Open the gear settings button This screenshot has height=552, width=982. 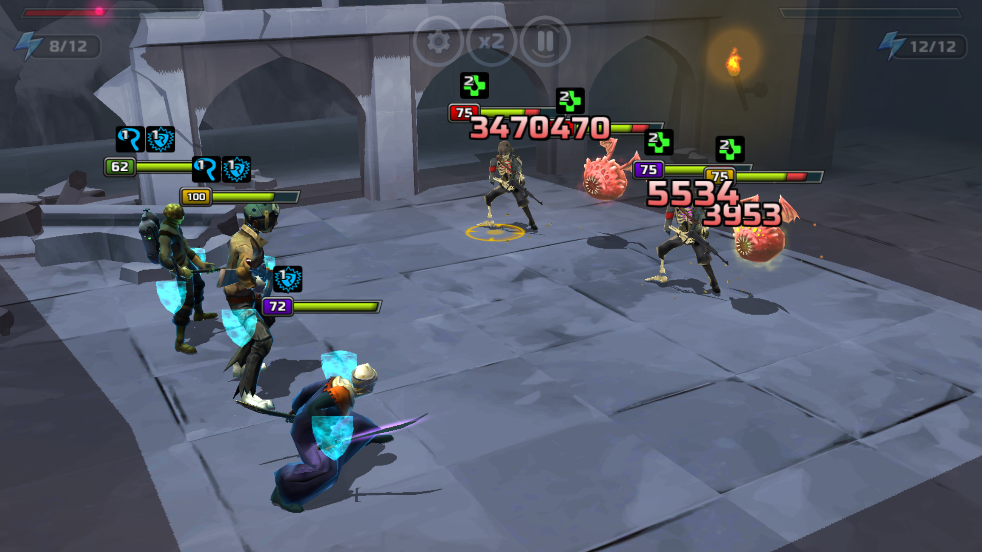pyautogui.click(x=438, y=42)
